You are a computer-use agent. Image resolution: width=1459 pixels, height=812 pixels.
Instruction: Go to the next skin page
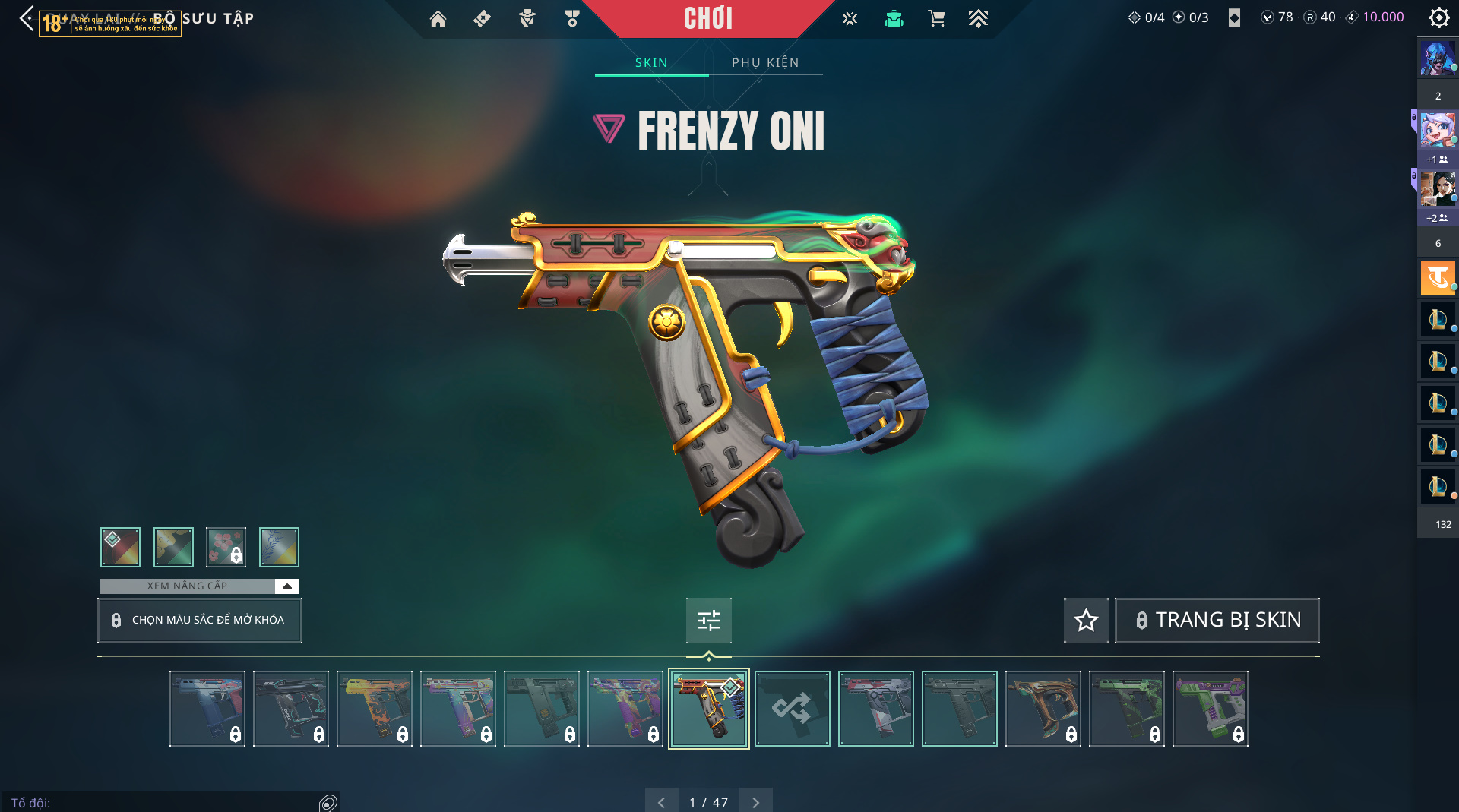point(755,802)
